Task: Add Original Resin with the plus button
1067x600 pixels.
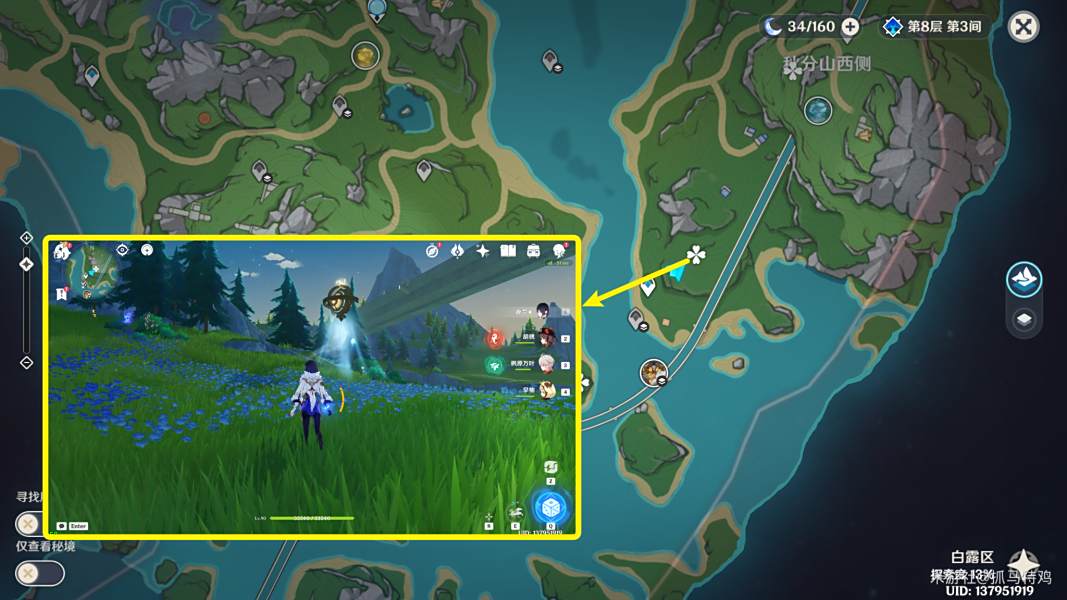Action: coord(850,27)
